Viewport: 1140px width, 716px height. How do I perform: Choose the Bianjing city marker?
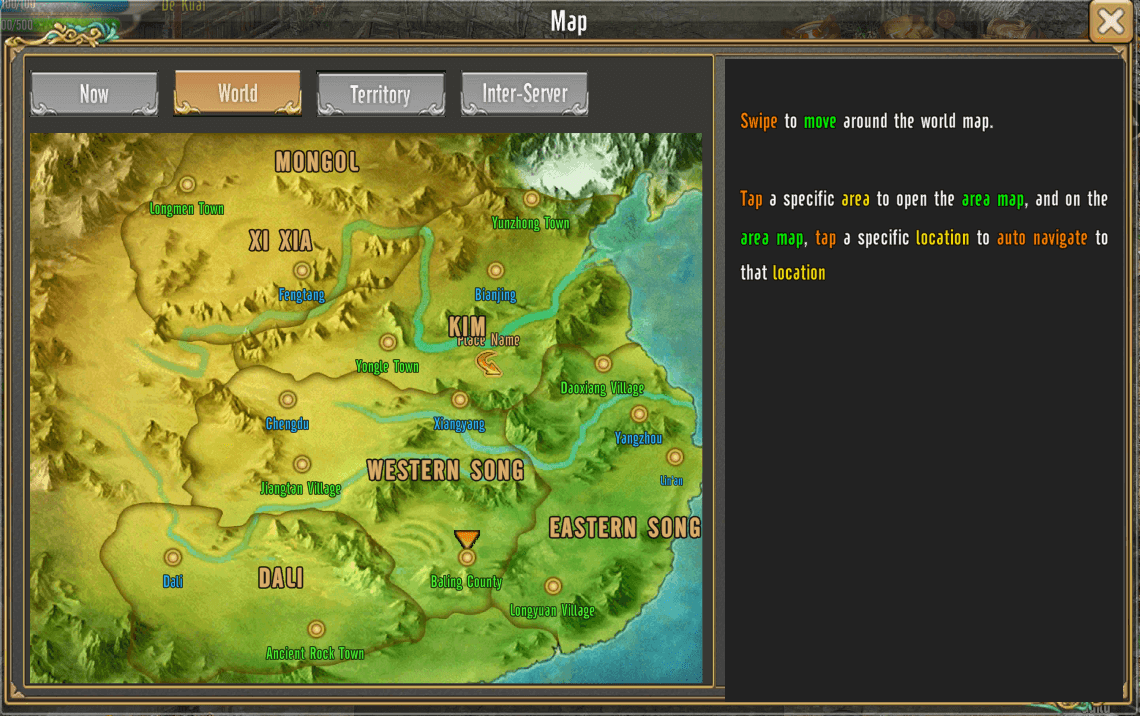pyautogui.click(x=495, y=271)
